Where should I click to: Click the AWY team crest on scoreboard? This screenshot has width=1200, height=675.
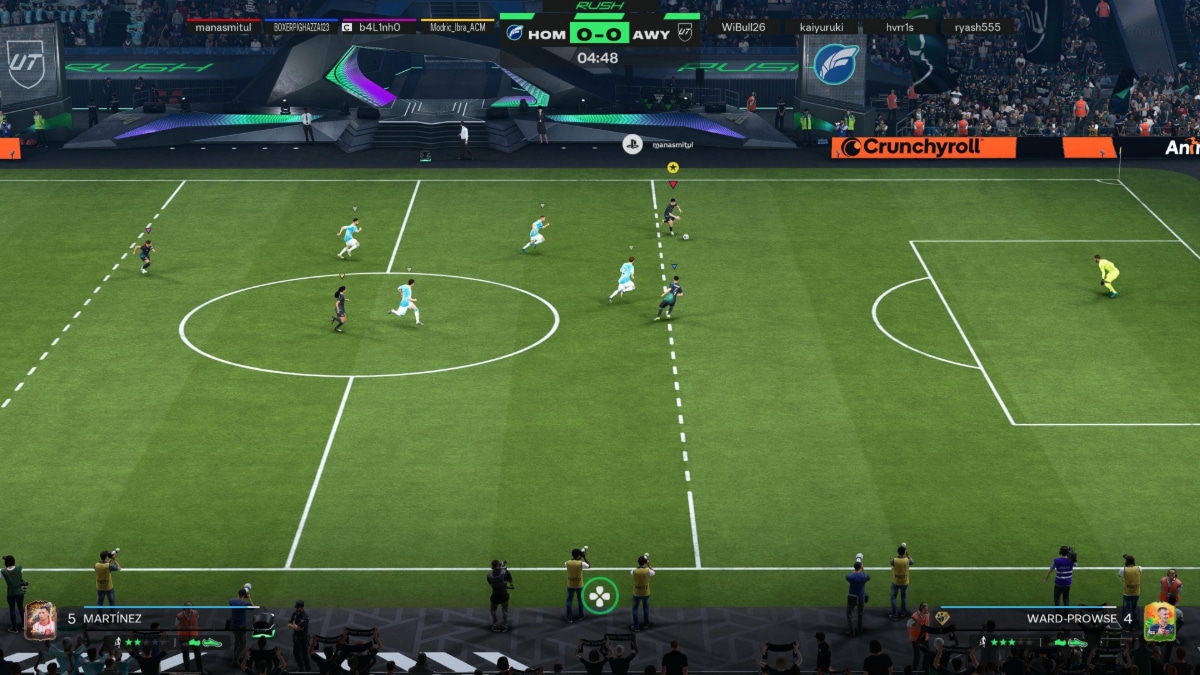685,33
